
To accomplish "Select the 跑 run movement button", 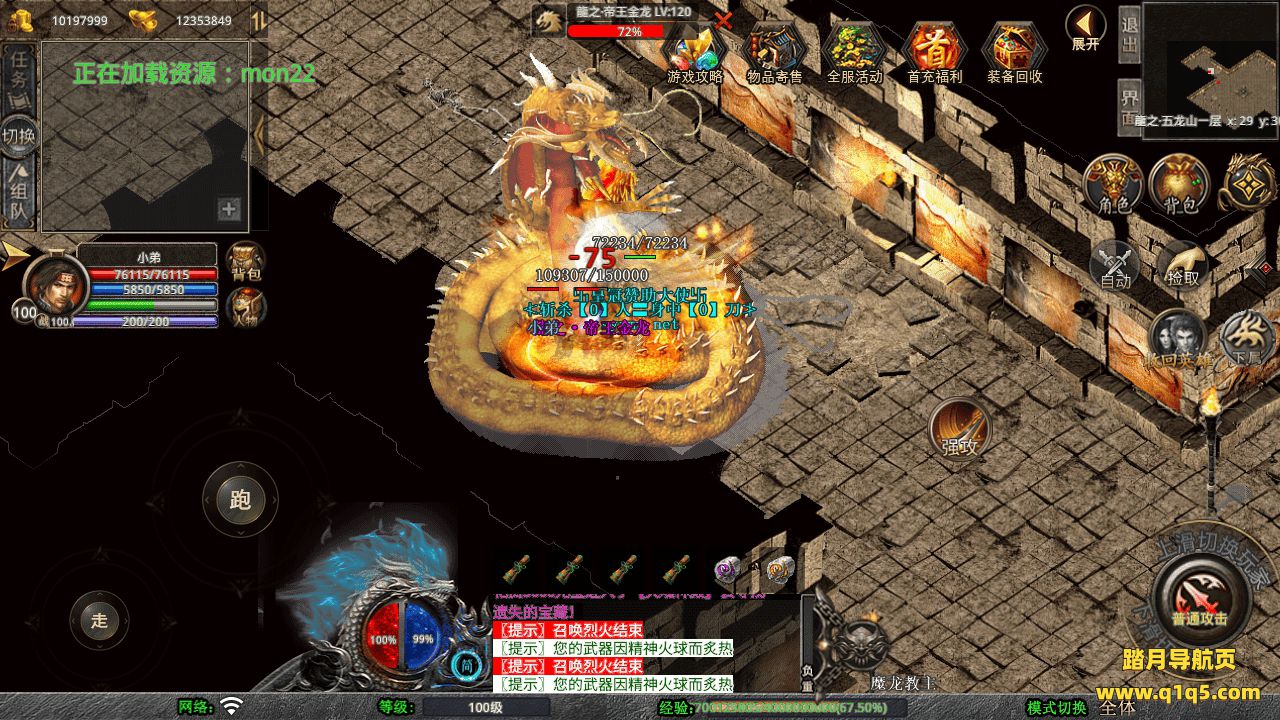I will (240, 500).
